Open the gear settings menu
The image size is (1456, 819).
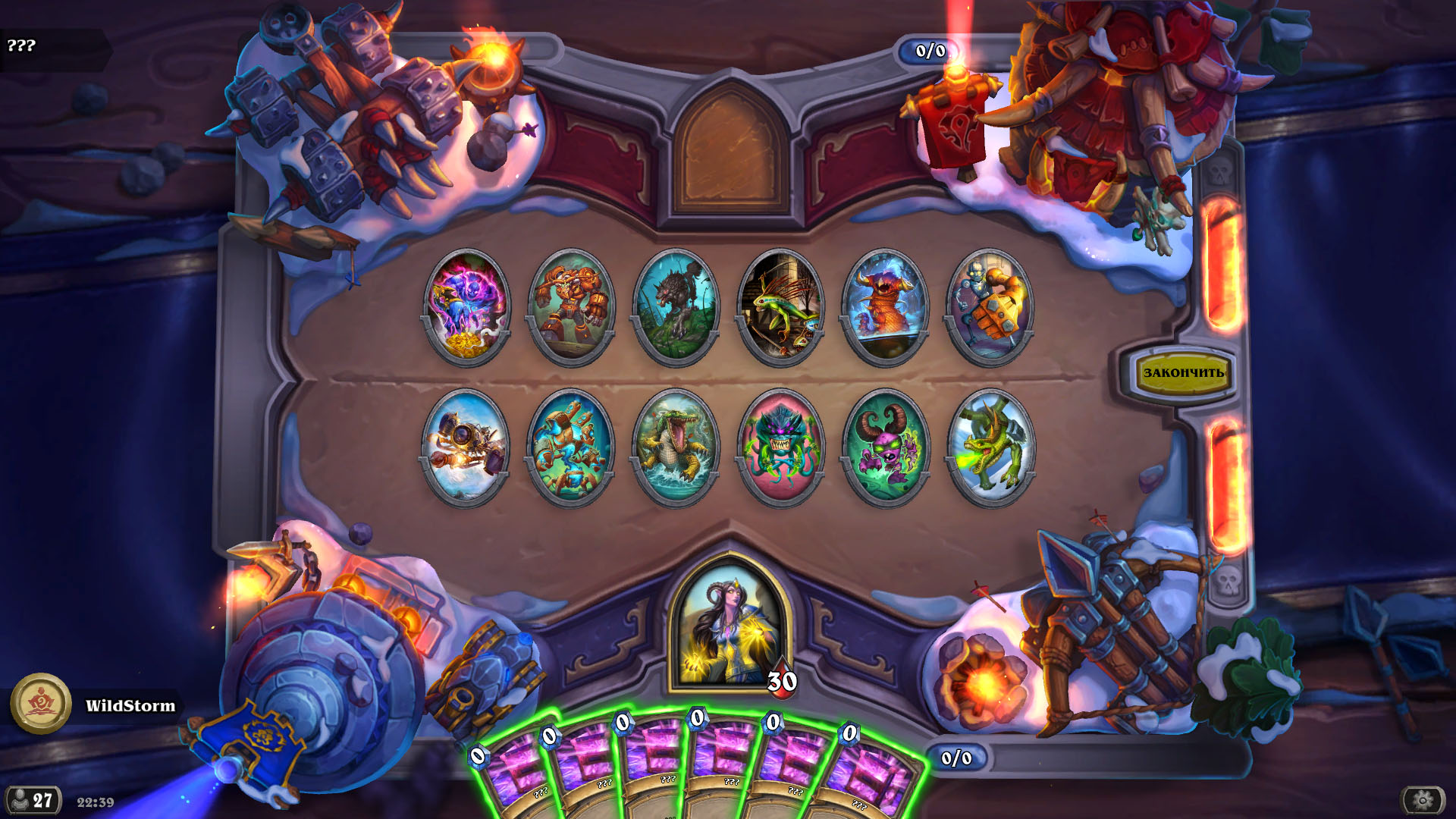click(1422, 799)
